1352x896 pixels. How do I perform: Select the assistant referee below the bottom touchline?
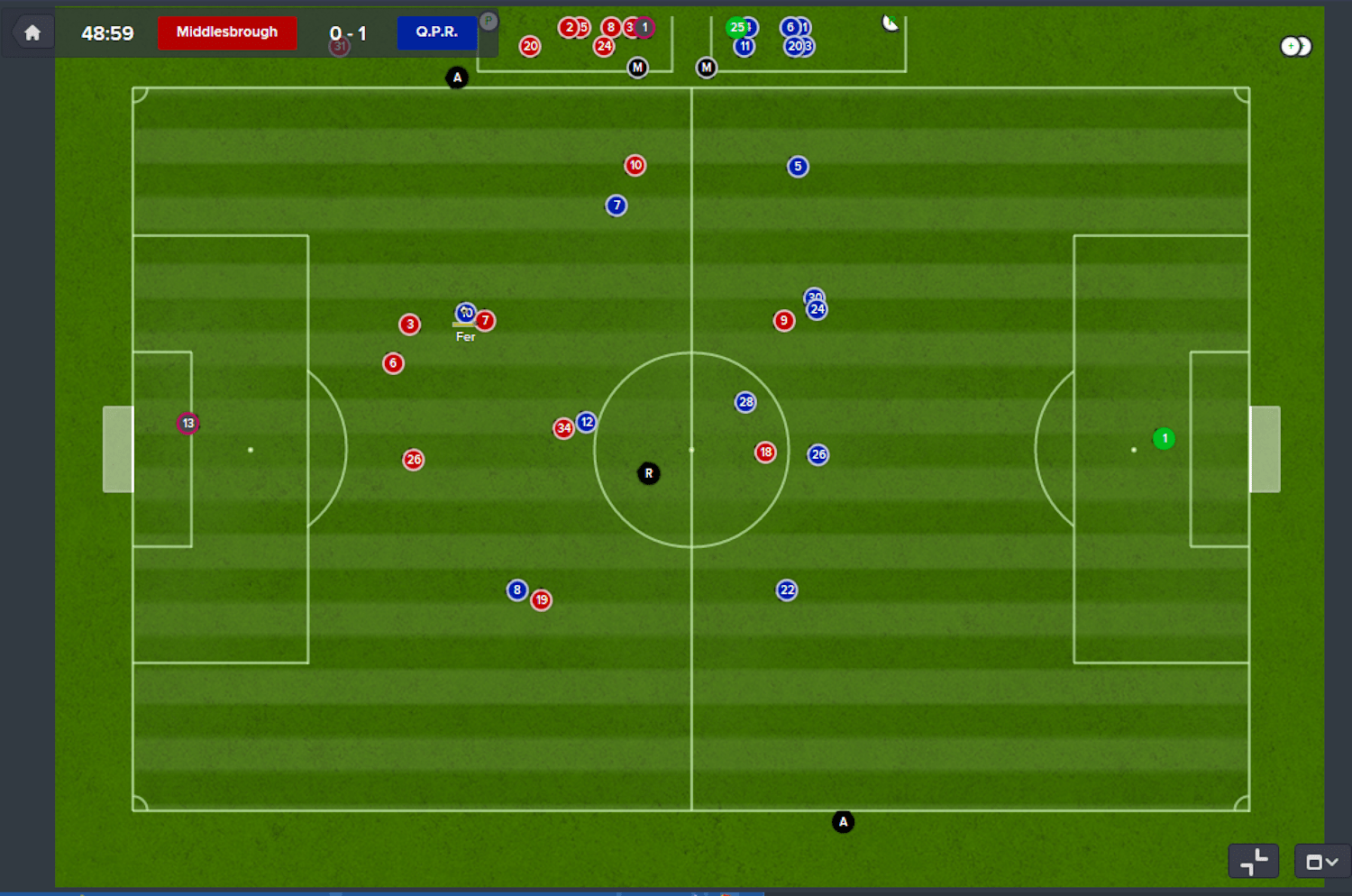pos(843,821)
